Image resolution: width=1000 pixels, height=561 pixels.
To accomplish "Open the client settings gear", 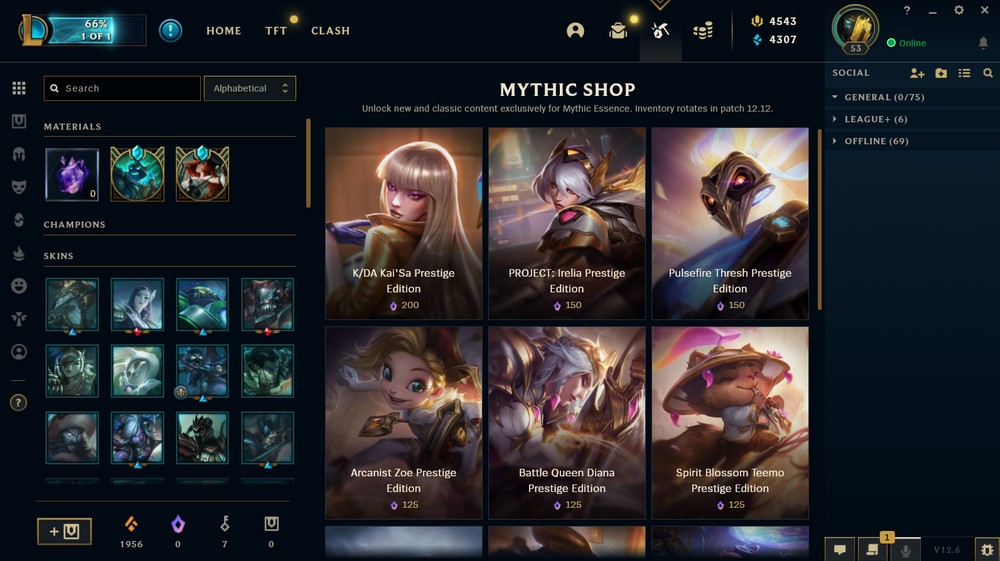I will [959, 10].
